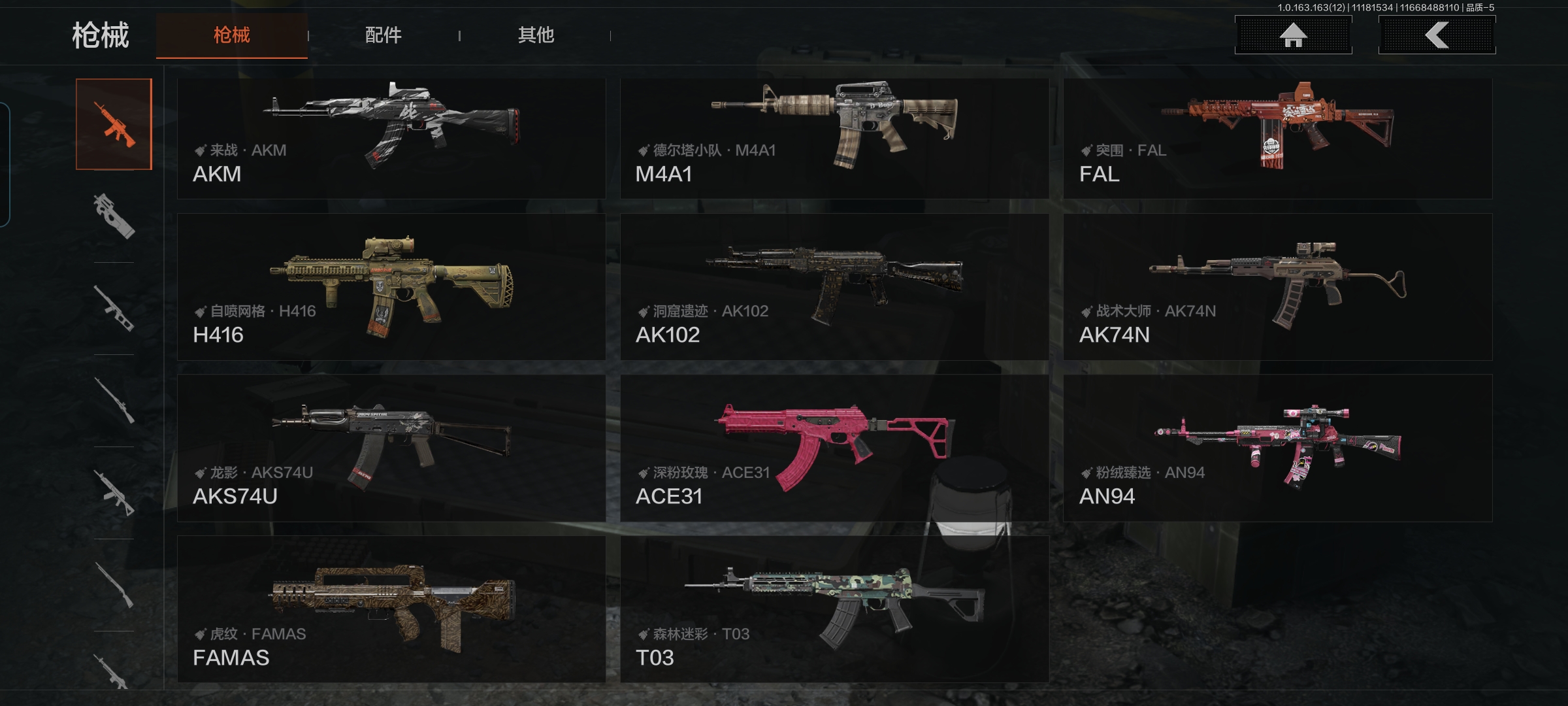Choose the FAMAS weapon card
The width and height of the screenshot is (1568, 706).
[391, 609]
